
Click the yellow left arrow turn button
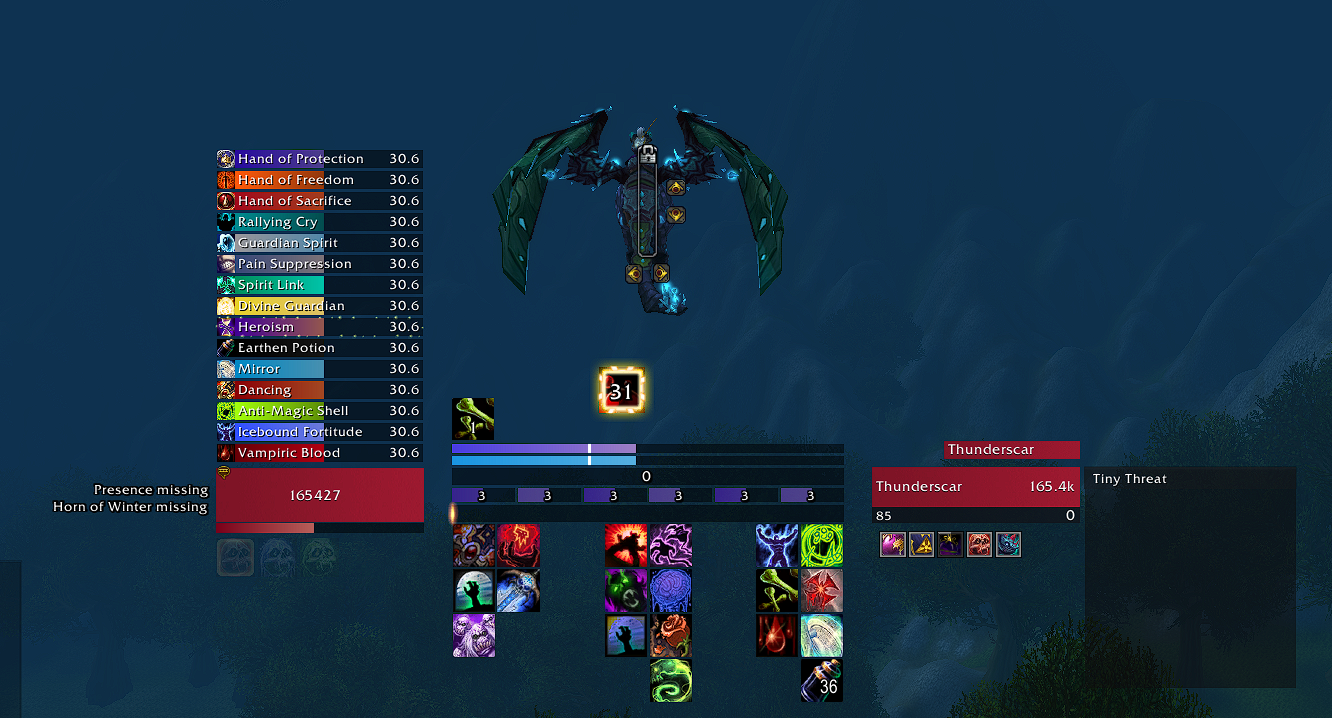point(634,273)
